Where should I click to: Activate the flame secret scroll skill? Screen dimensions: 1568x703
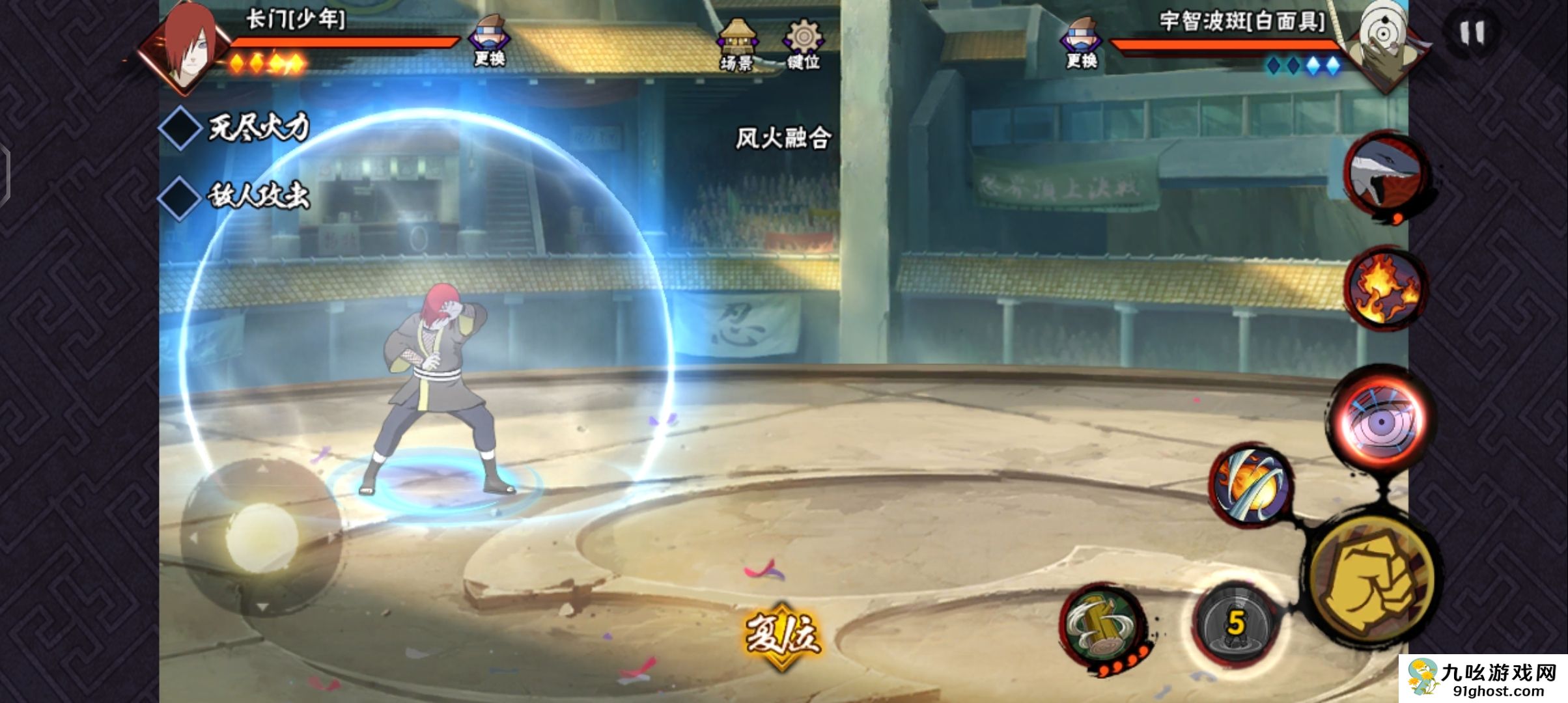pos(1386,288)
